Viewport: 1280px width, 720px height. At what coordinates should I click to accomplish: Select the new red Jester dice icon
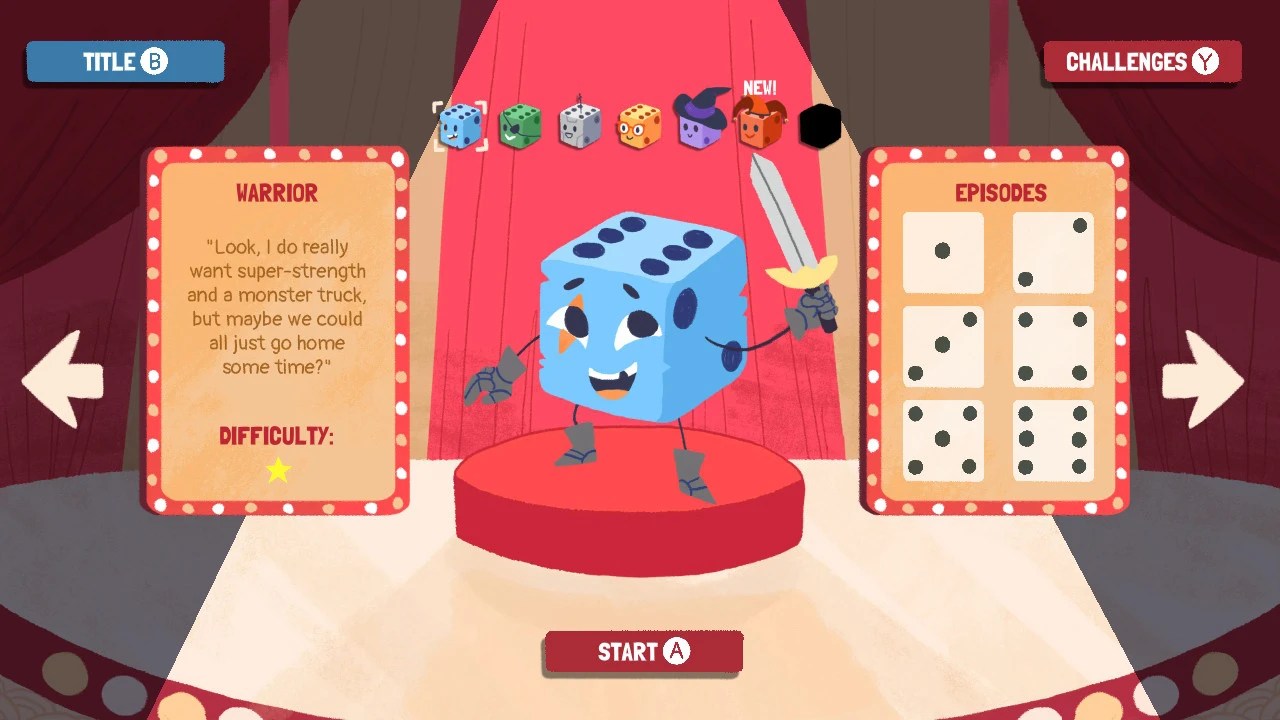(x=760, y=128)
